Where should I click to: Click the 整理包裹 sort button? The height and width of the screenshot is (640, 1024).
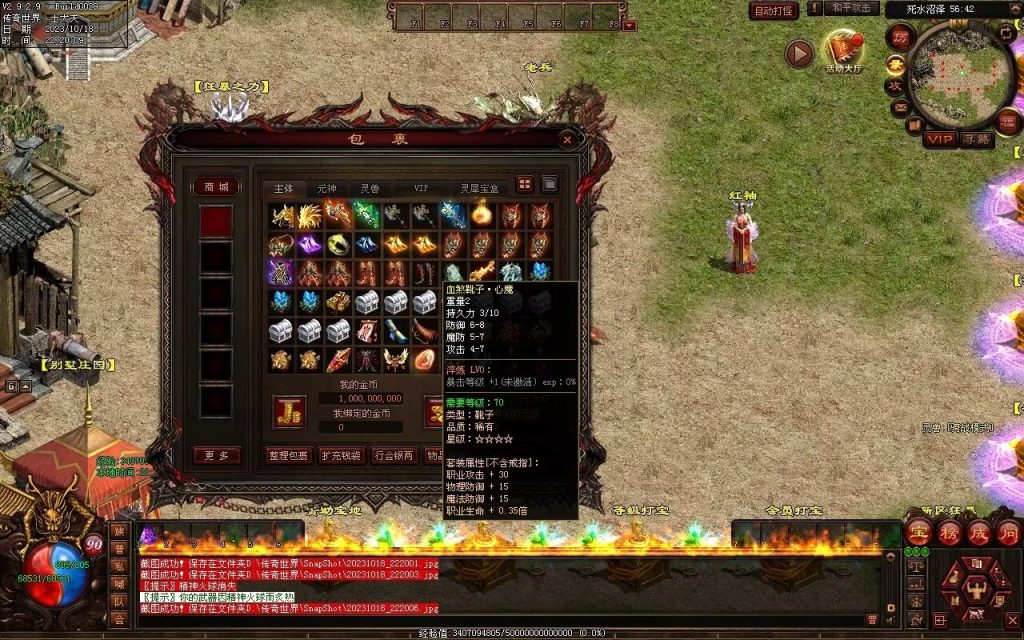point(289,456)
